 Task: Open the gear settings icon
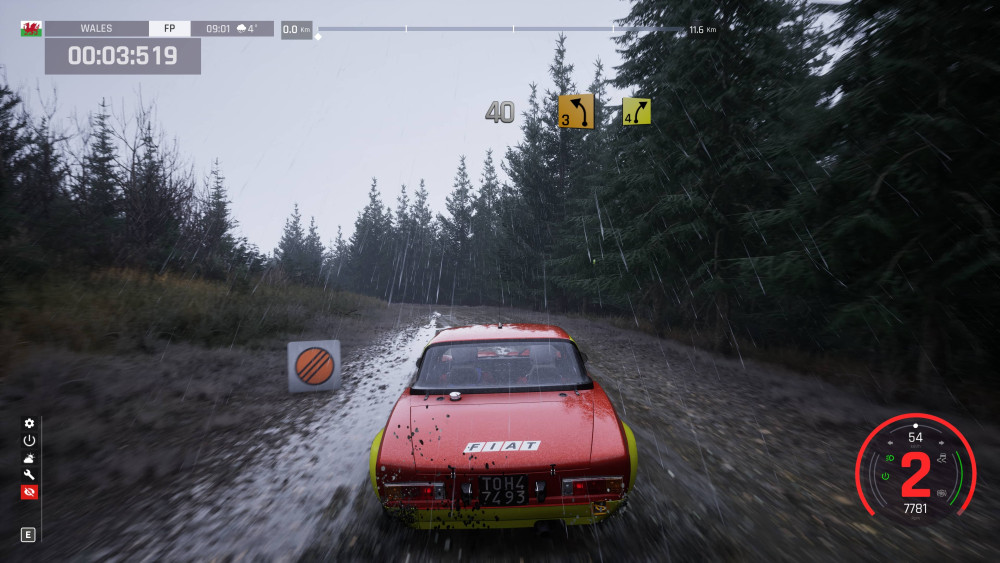click(x=29, y=424)
